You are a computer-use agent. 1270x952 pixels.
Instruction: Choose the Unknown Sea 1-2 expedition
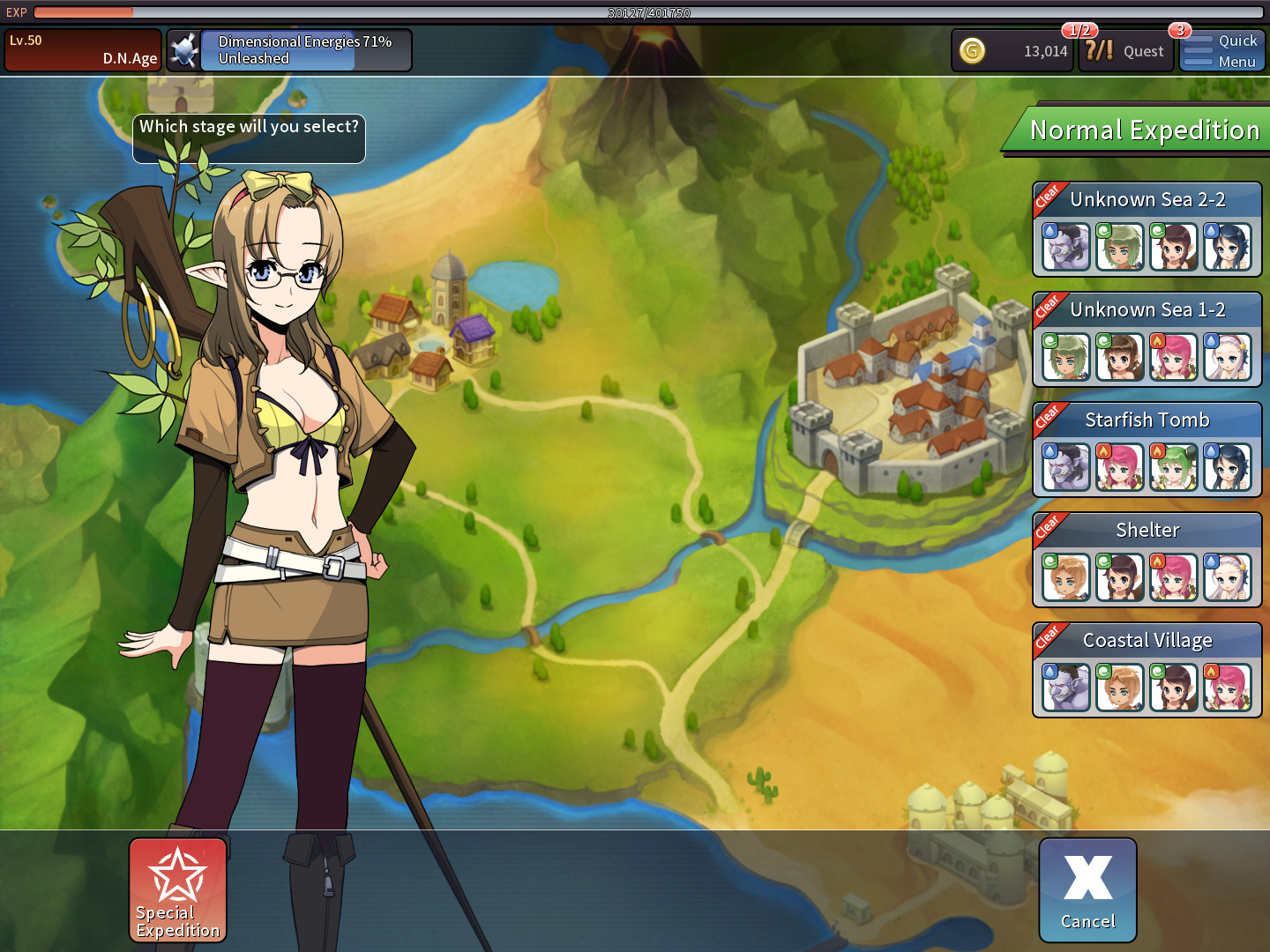tap(1147, 309)
